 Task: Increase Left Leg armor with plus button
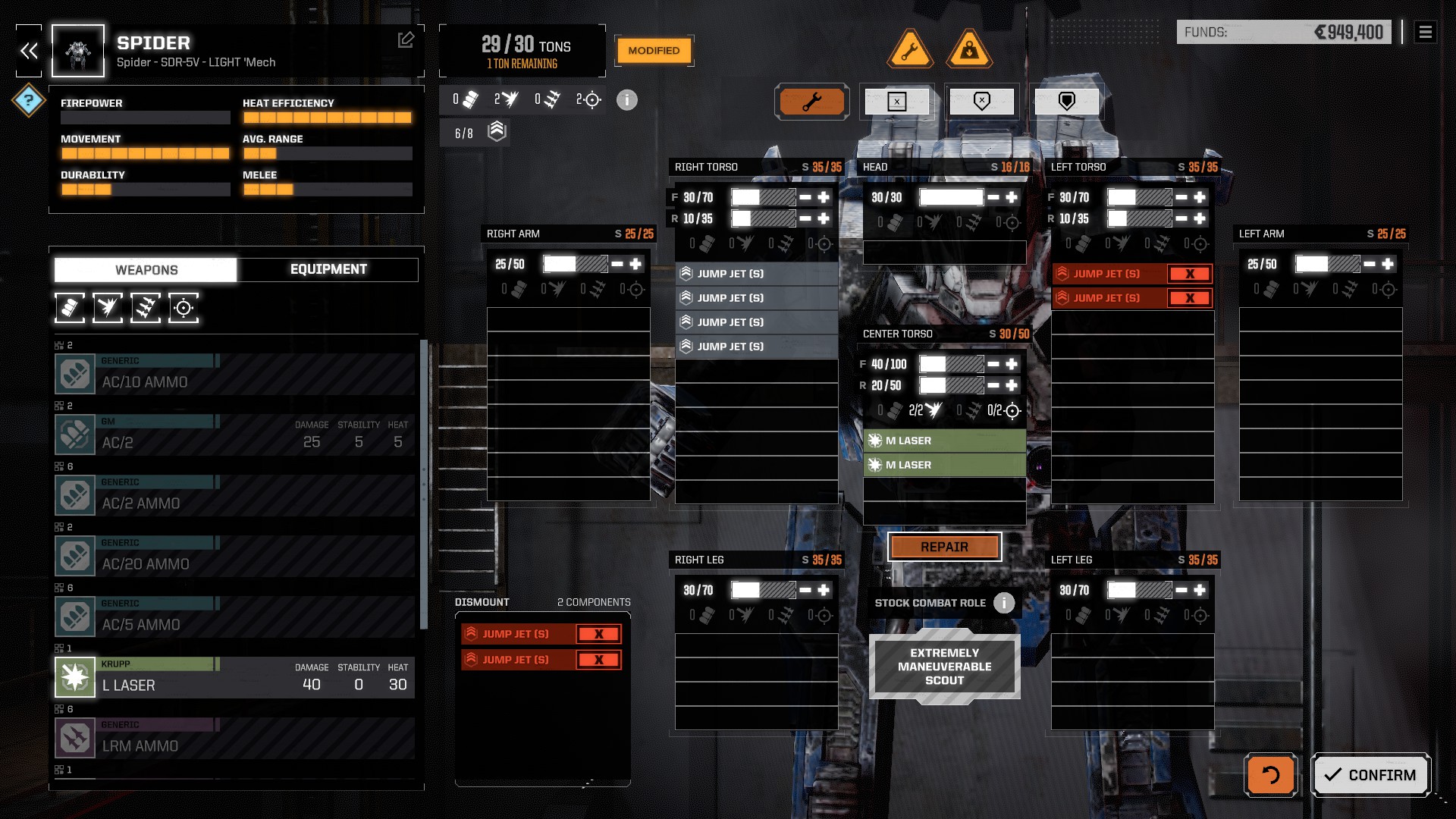click(x=1200, y=590)
